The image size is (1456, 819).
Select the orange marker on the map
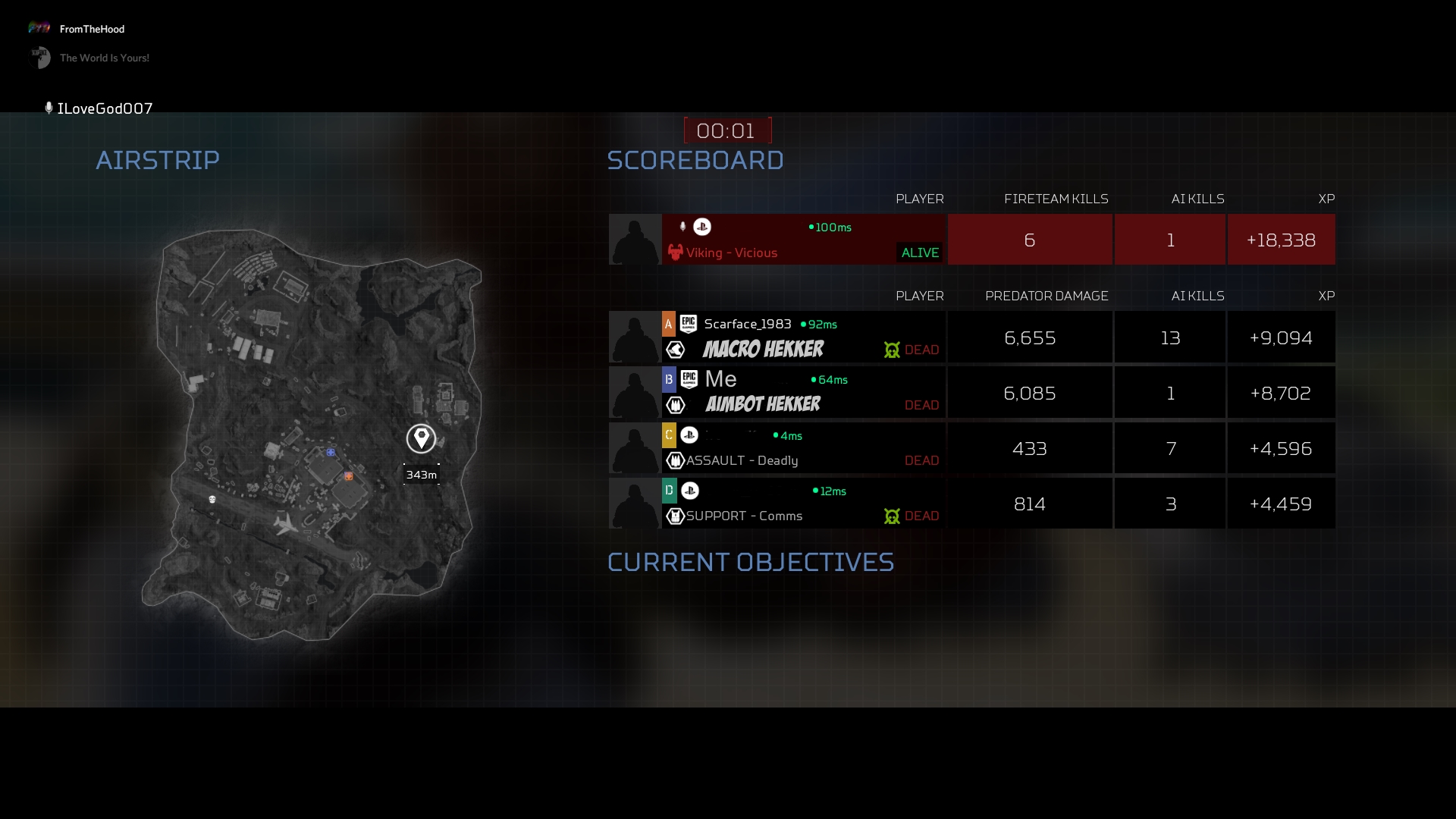click(349, 476)
